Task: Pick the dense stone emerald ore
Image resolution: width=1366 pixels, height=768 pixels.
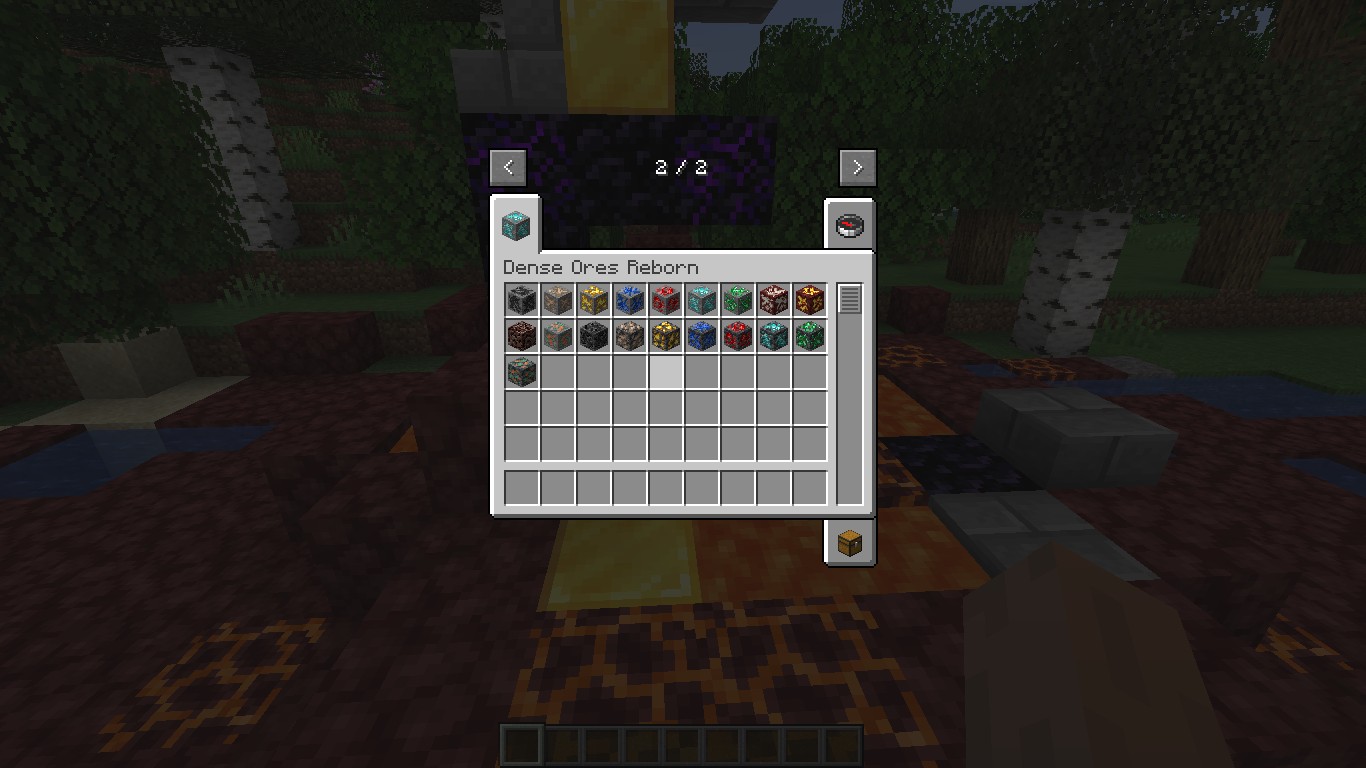Action: pyautogui.click(x=738, y=300)
